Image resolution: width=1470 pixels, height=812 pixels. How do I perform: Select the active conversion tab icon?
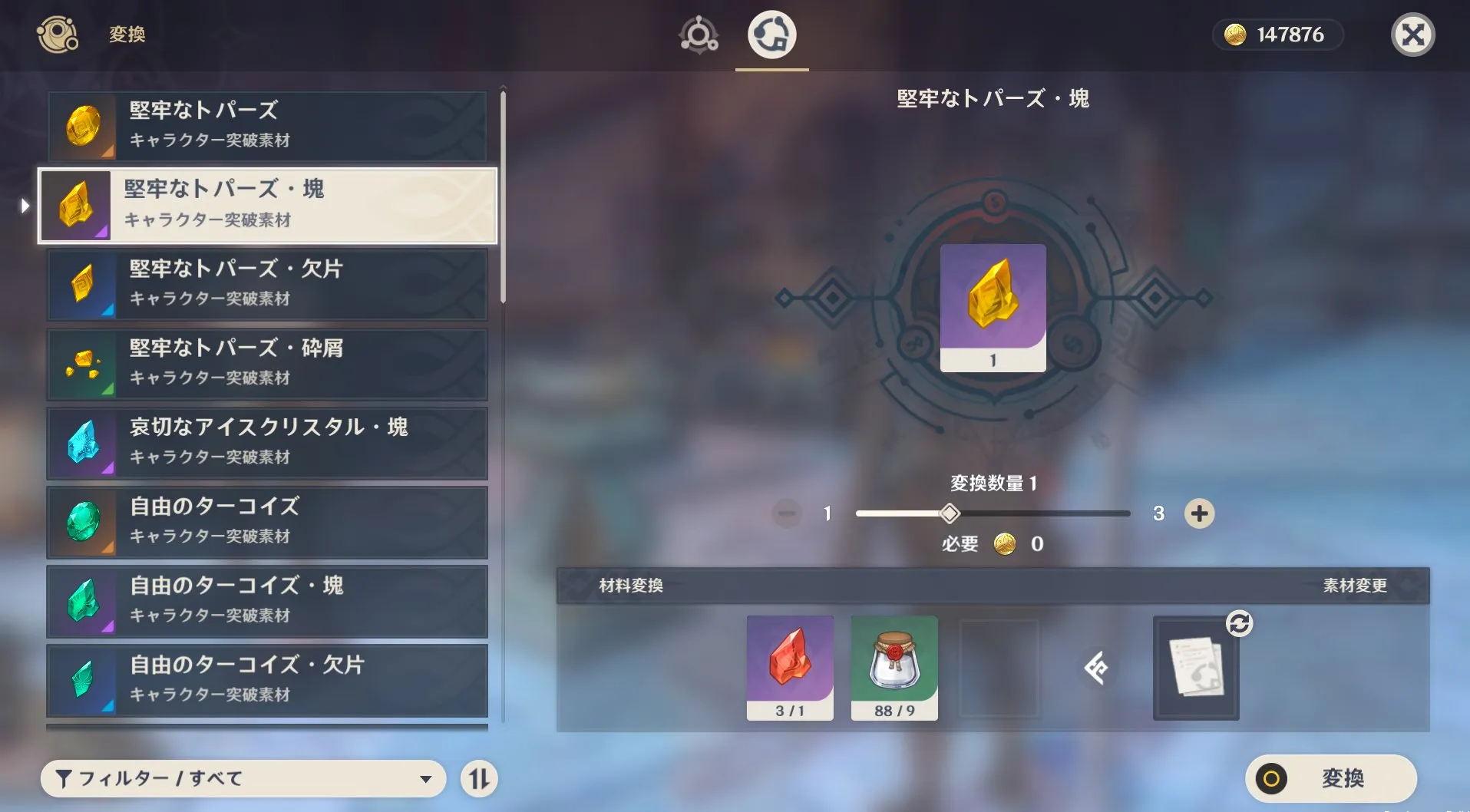coord(771,35)
